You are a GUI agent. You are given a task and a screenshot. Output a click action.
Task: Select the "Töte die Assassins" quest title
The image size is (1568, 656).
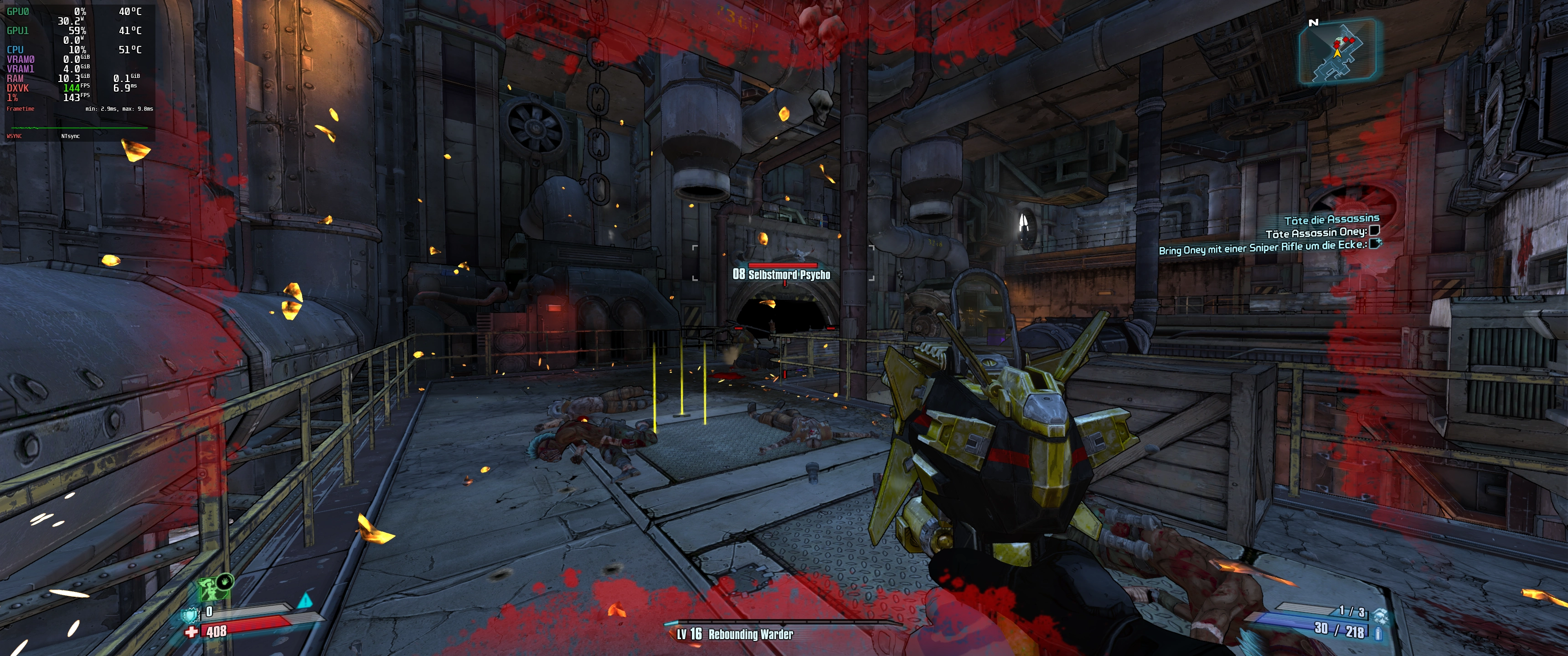1331,219
